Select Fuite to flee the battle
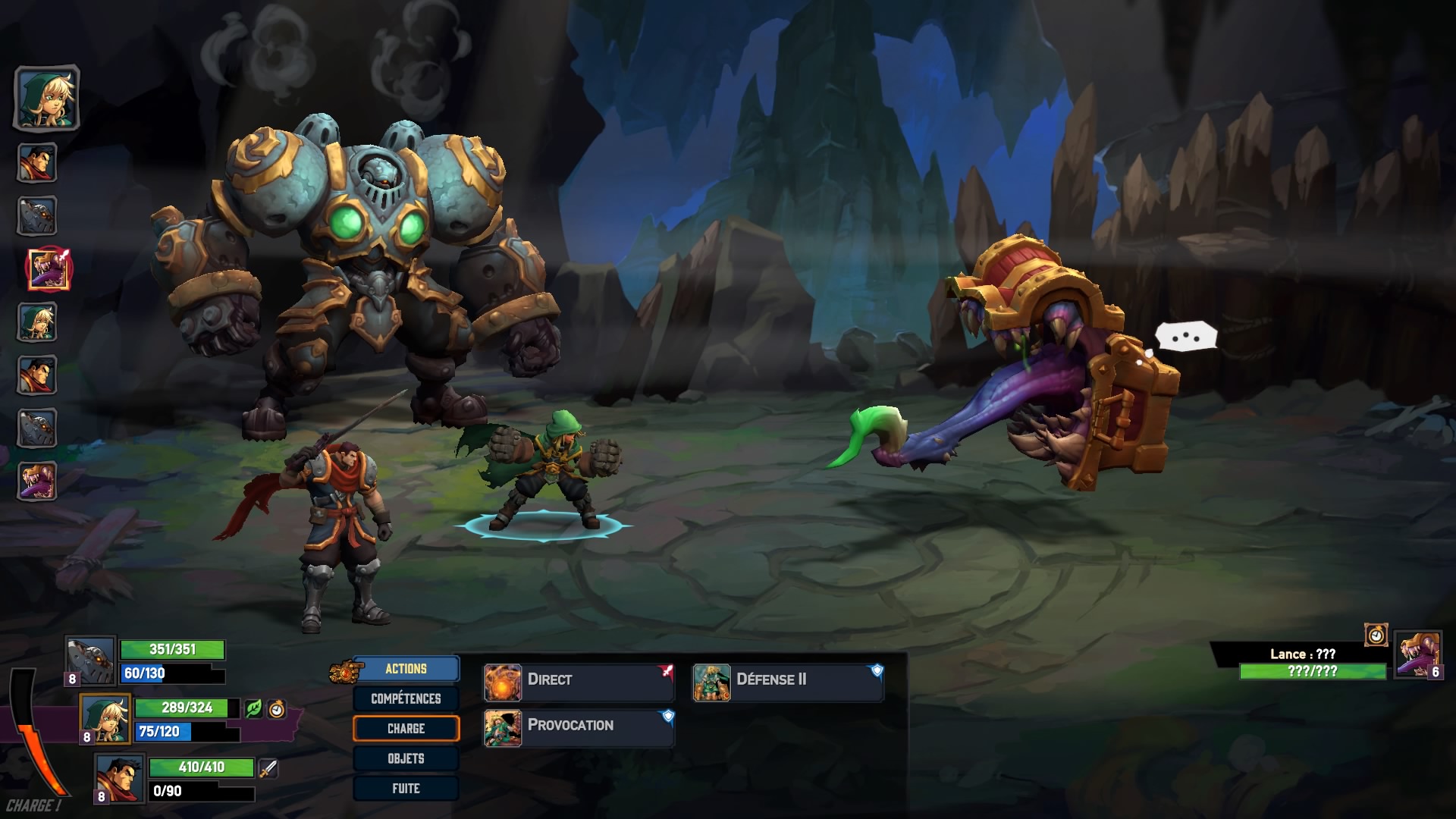 tap(406, 789)
